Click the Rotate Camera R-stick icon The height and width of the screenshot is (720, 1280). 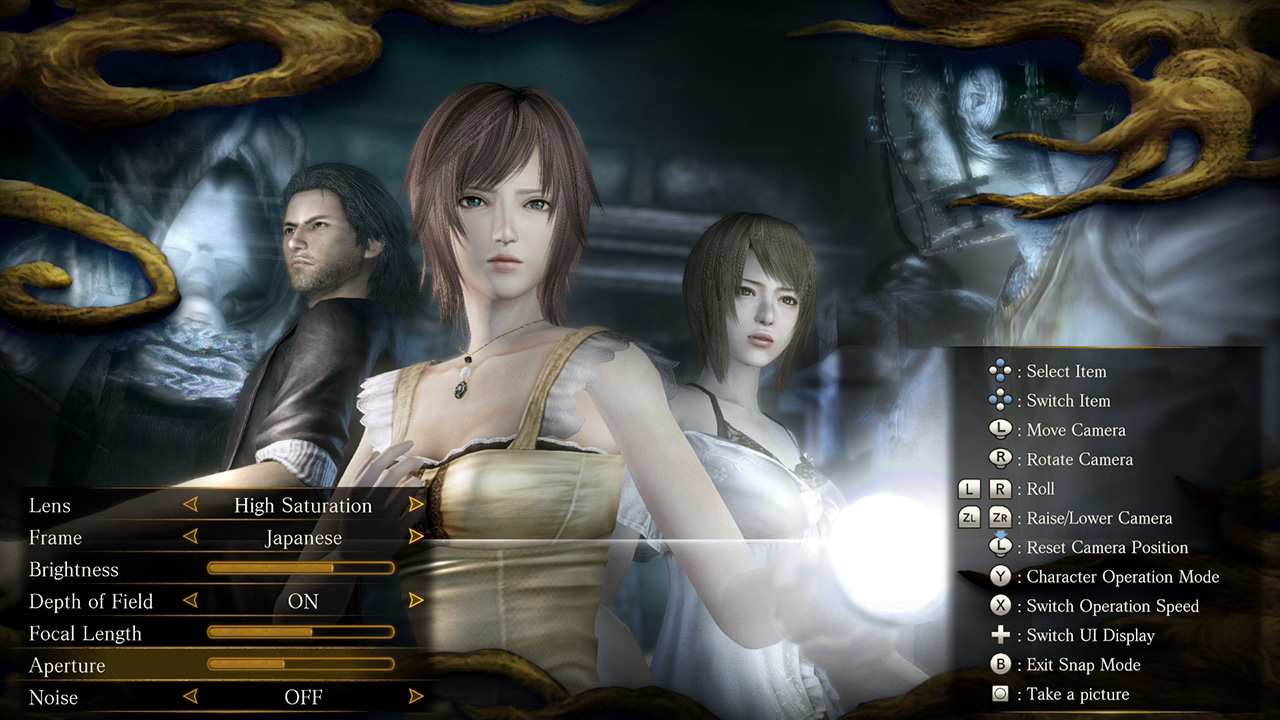pos(1001,459)
